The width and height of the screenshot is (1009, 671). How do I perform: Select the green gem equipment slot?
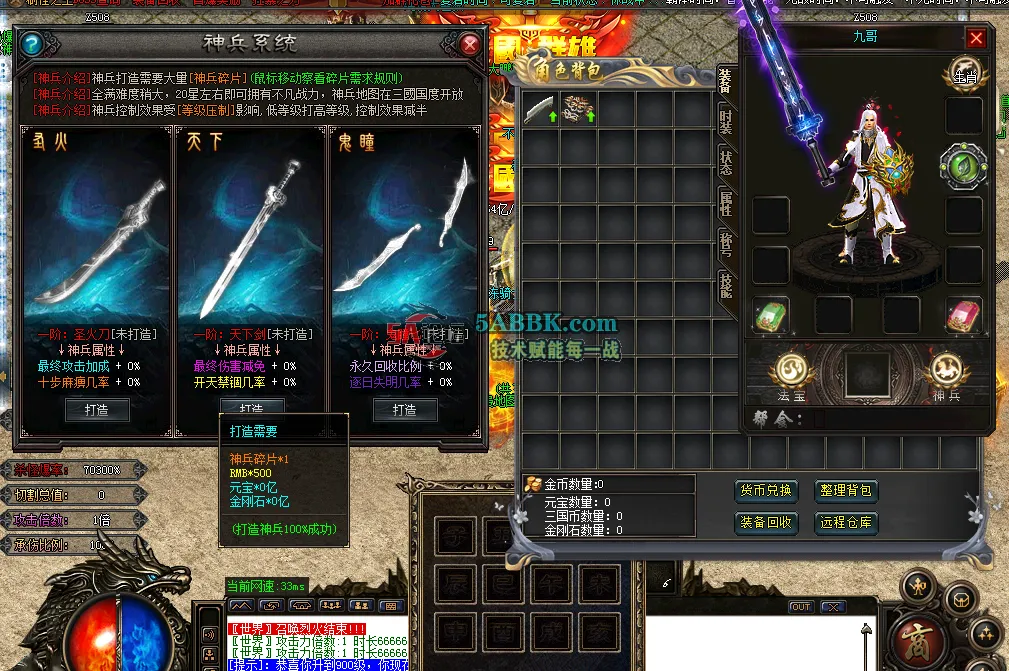pyautogui.click(x=963, y=166)
